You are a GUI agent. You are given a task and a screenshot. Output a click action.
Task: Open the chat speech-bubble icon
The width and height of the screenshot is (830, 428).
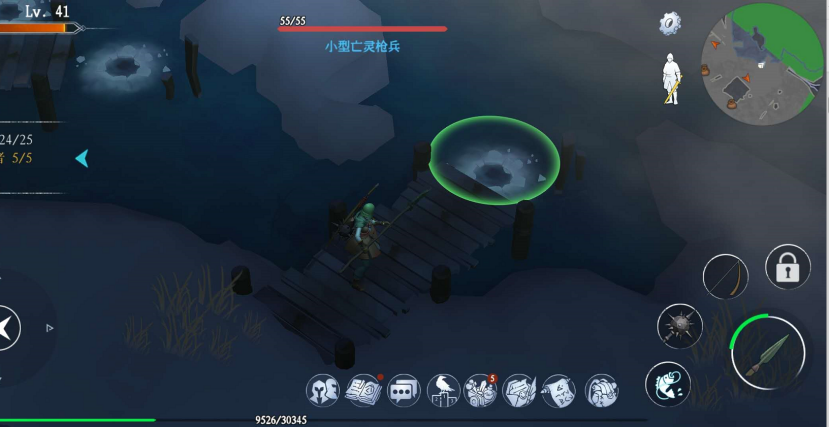click(x=403, y=391)
